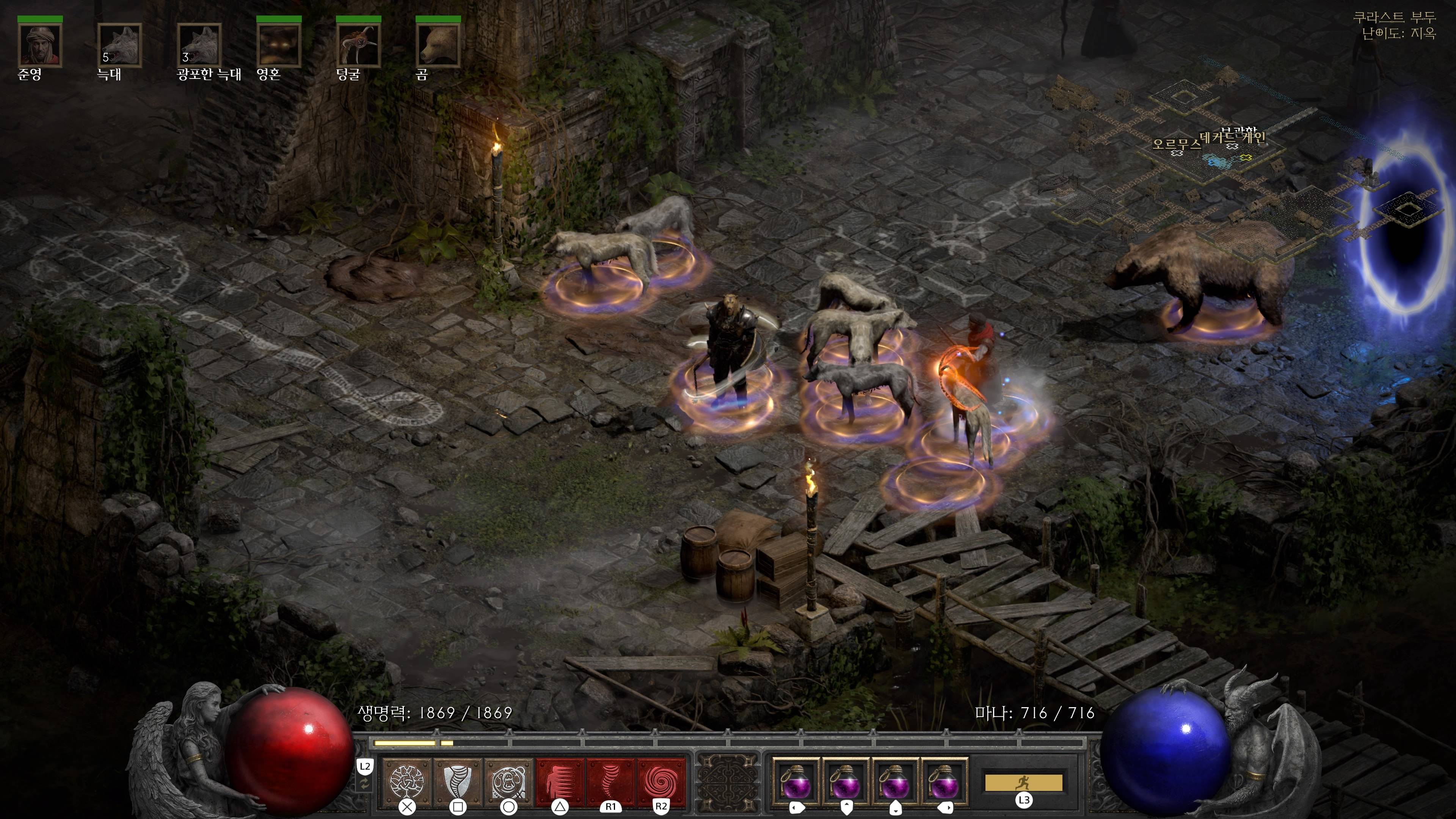
Task: Click the 덩굴 vine summon portrait
Action: [358, 45]
